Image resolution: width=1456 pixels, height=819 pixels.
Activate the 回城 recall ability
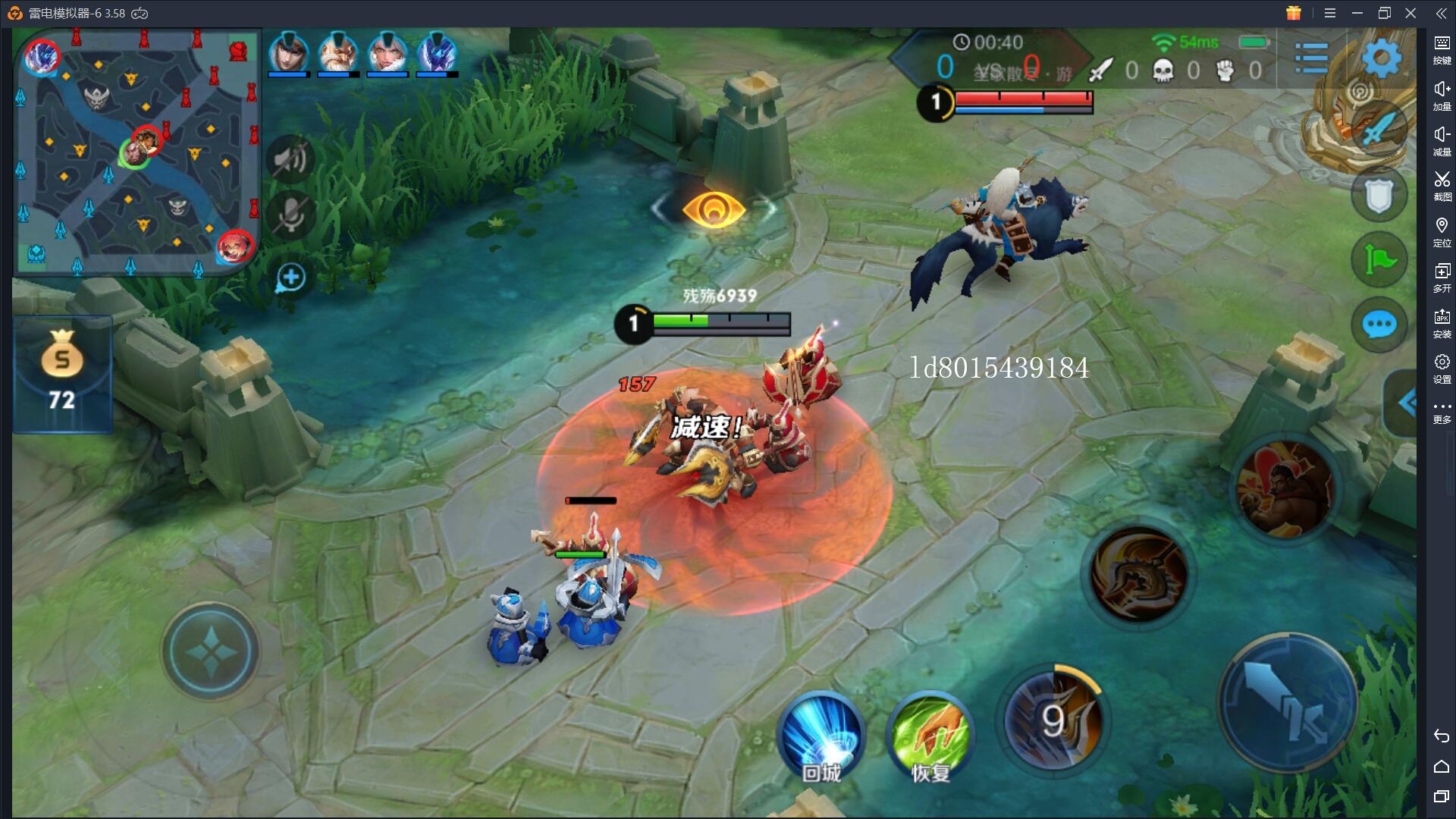click(821, 737)
